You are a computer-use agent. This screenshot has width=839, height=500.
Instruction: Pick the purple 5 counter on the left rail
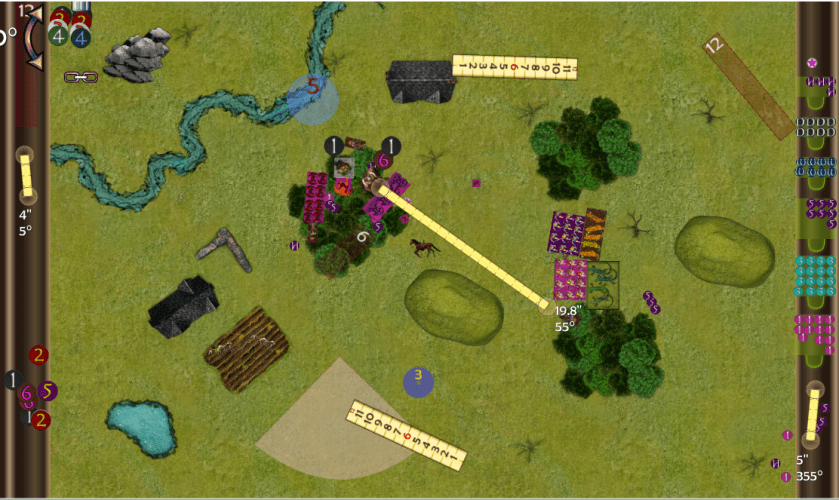pyautogui.click(x=48, y=391)
